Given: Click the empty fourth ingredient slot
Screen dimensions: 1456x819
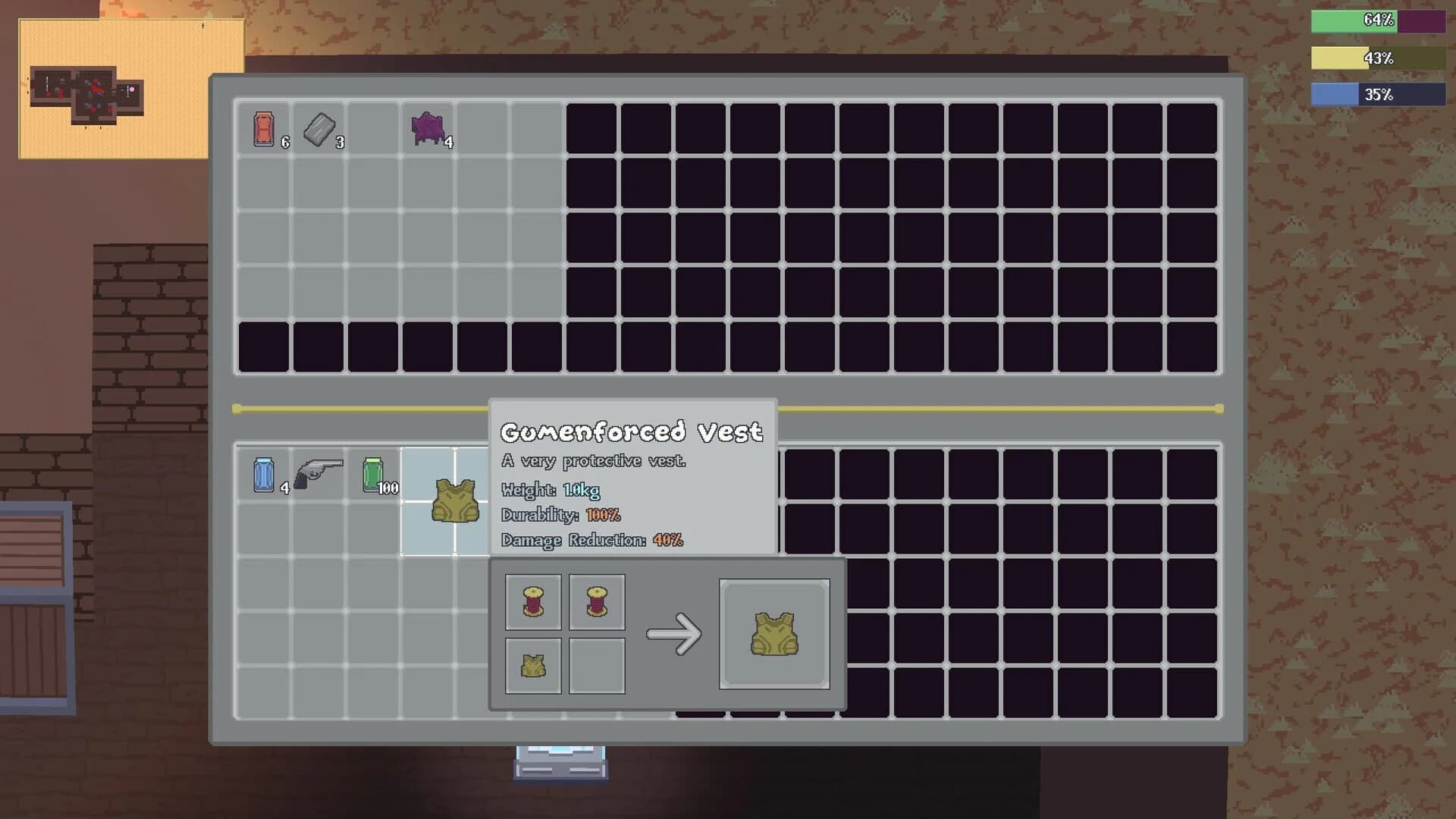Looking at the screenshot, I should click(596, 665).
